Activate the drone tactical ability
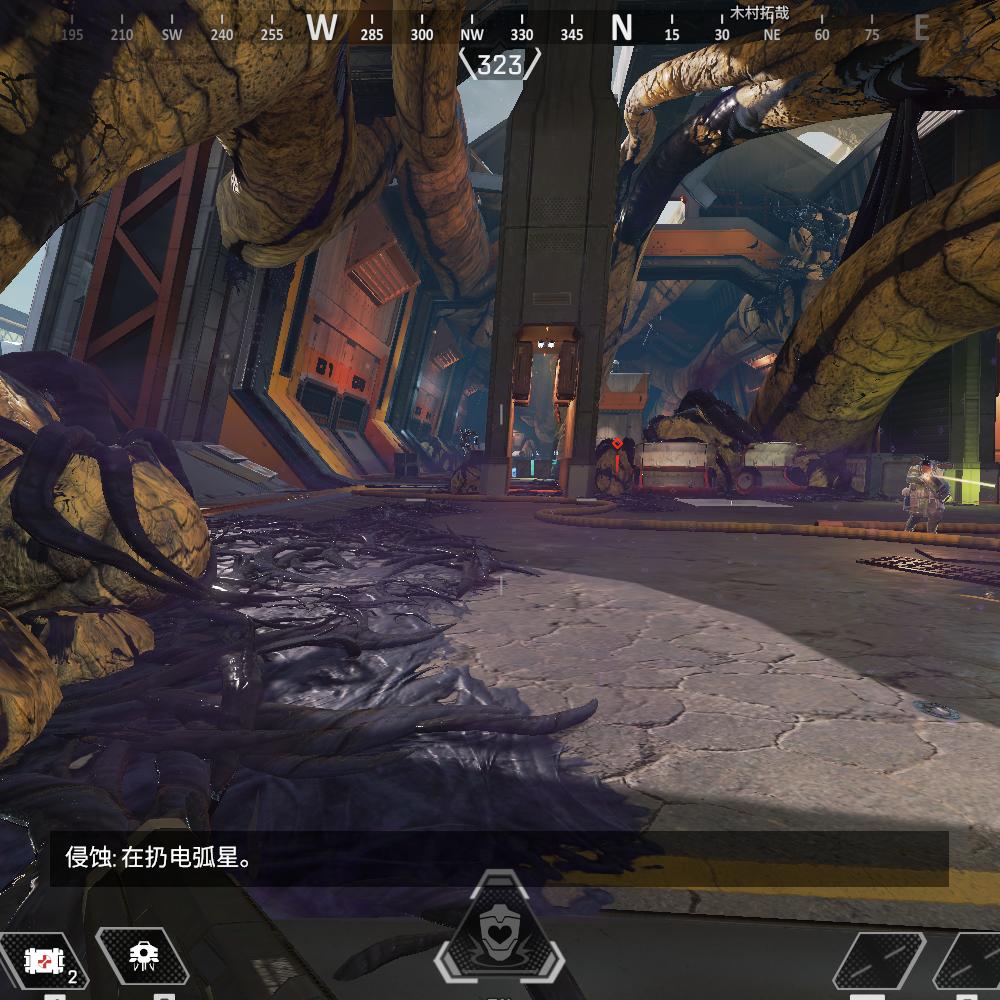The width and height of the screenshot is (1000, 1000). tap(142, 959)
